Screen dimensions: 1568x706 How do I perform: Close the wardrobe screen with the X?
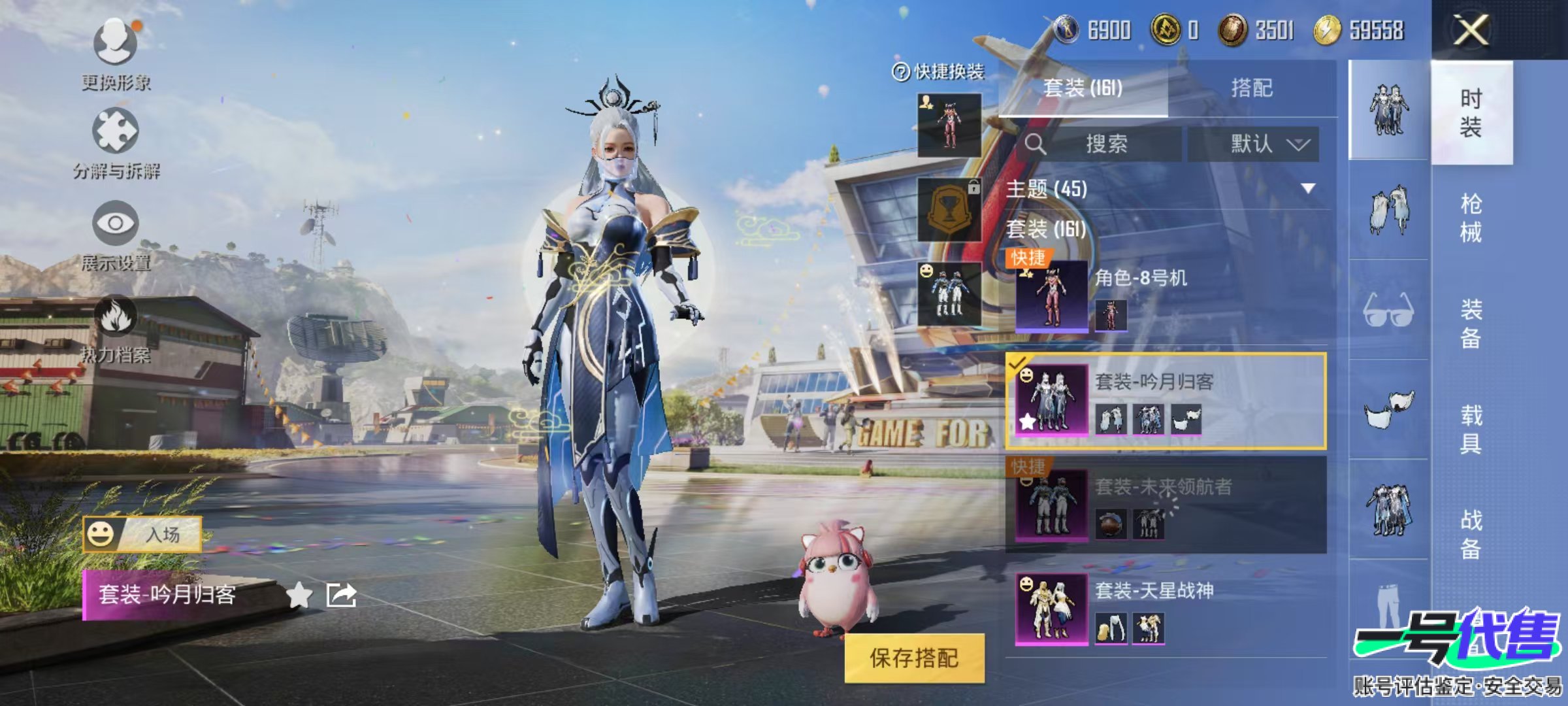[1471, 30]
